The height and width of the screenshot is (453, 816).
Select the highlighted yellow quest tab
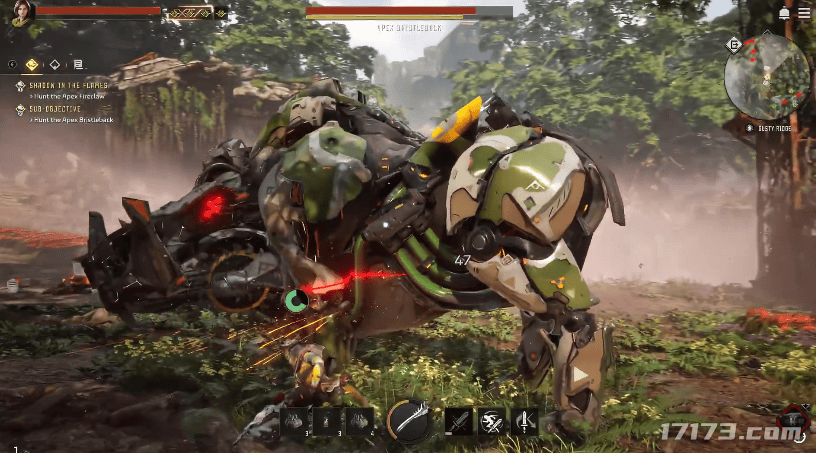32,64
